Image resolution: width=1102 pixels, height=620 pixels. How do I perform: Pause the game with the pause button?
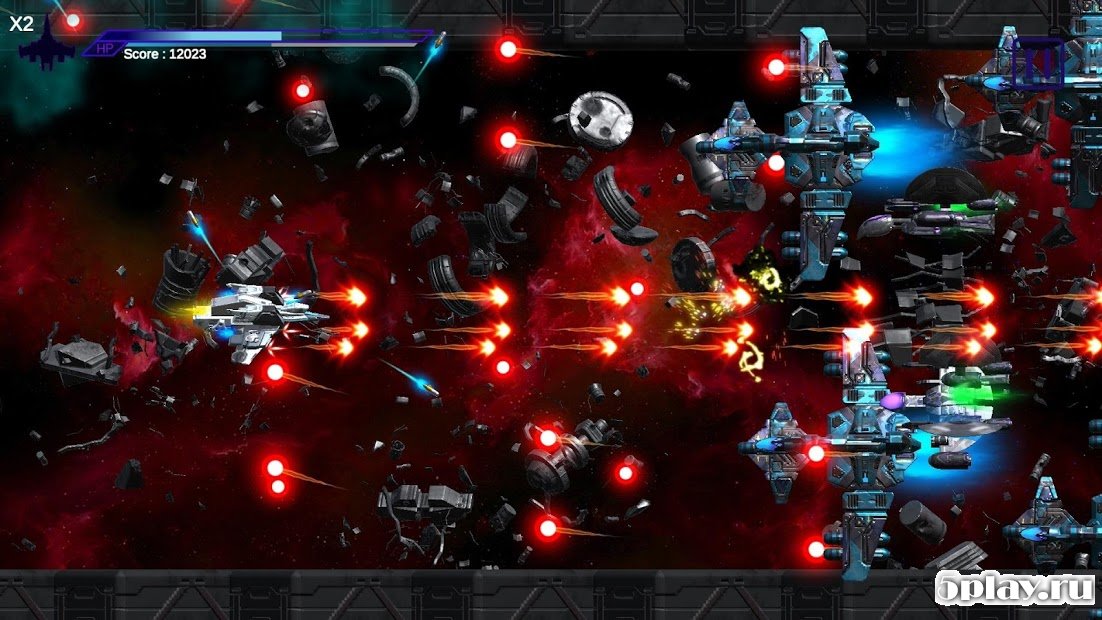(1037, 63)
